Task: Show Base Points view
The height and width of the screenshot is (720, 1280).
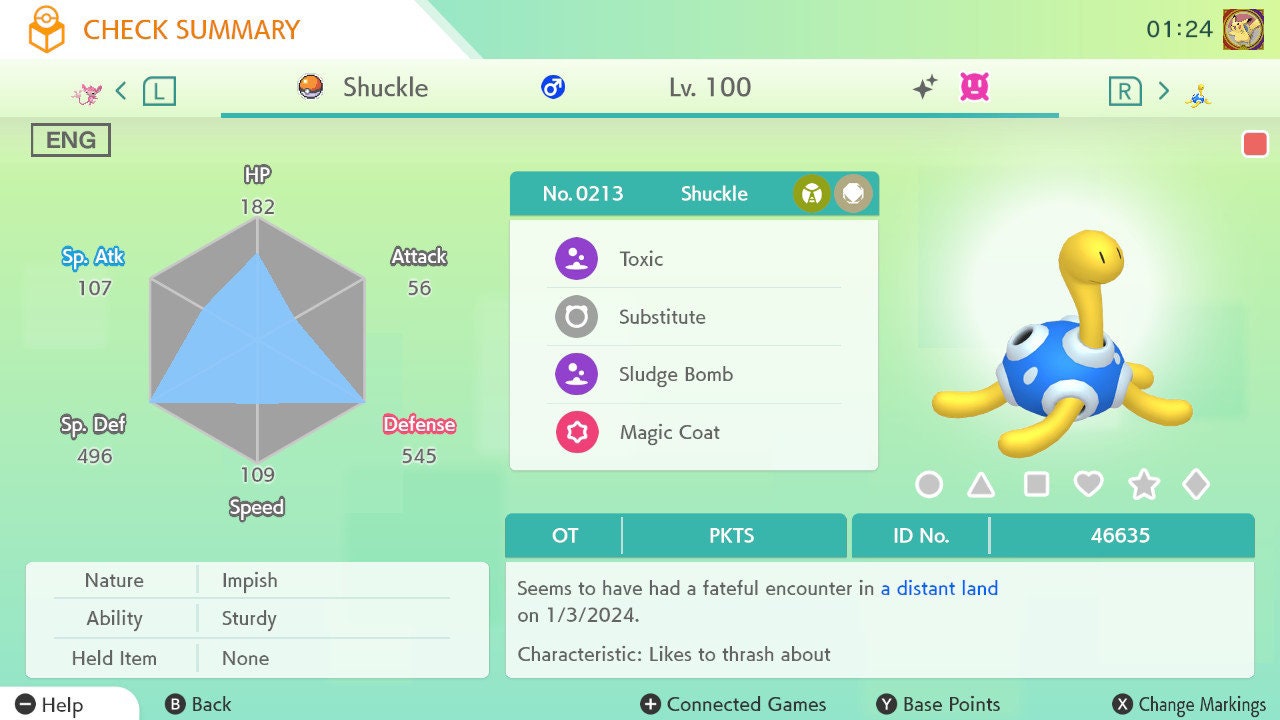Action: [938, 704]
